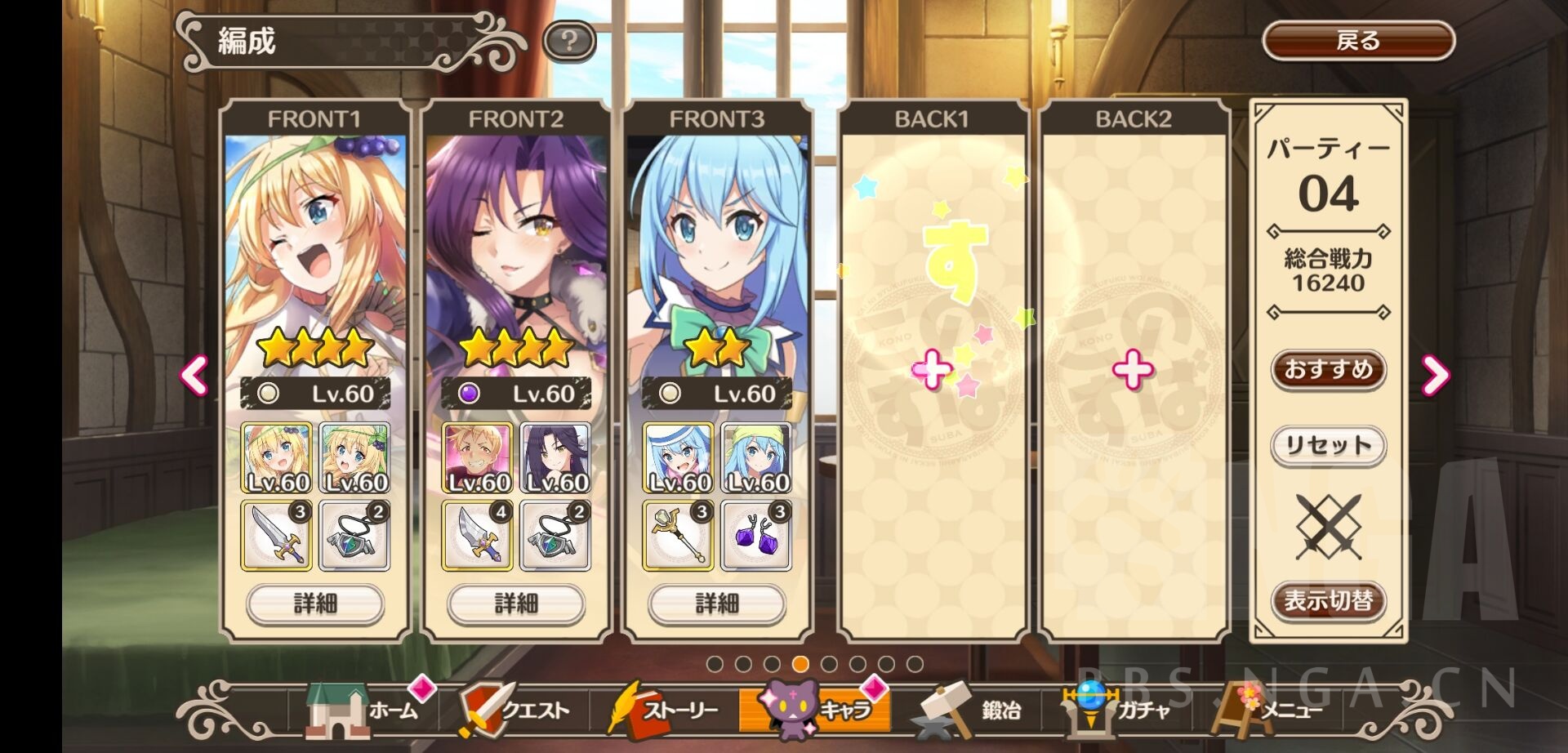This screenshot has height=753, width=1568.
Task: Go back with the 戻る button
Action: 1358,41
